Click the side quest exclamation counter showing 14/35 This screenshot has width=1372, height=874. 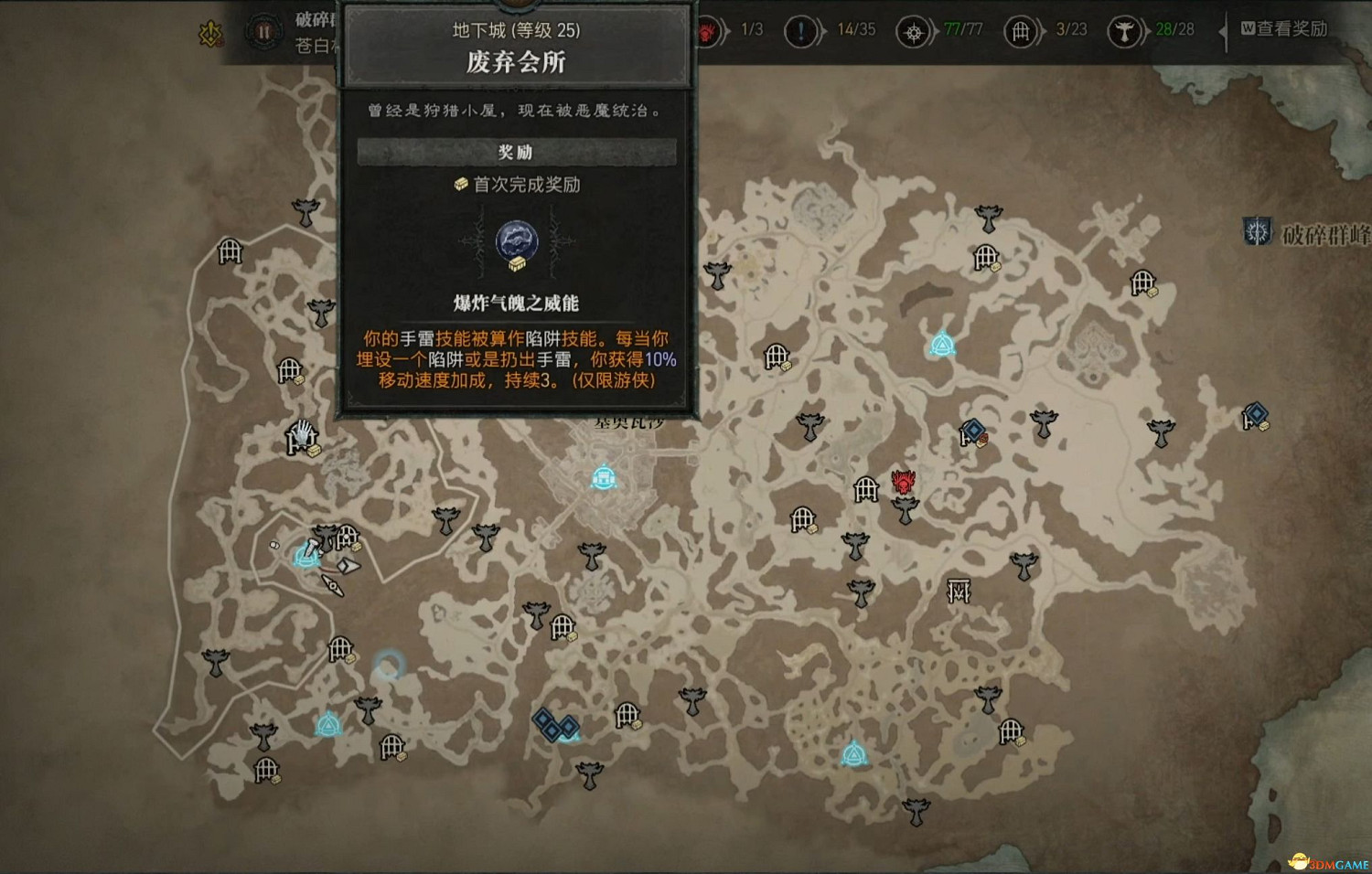[858, 30]
